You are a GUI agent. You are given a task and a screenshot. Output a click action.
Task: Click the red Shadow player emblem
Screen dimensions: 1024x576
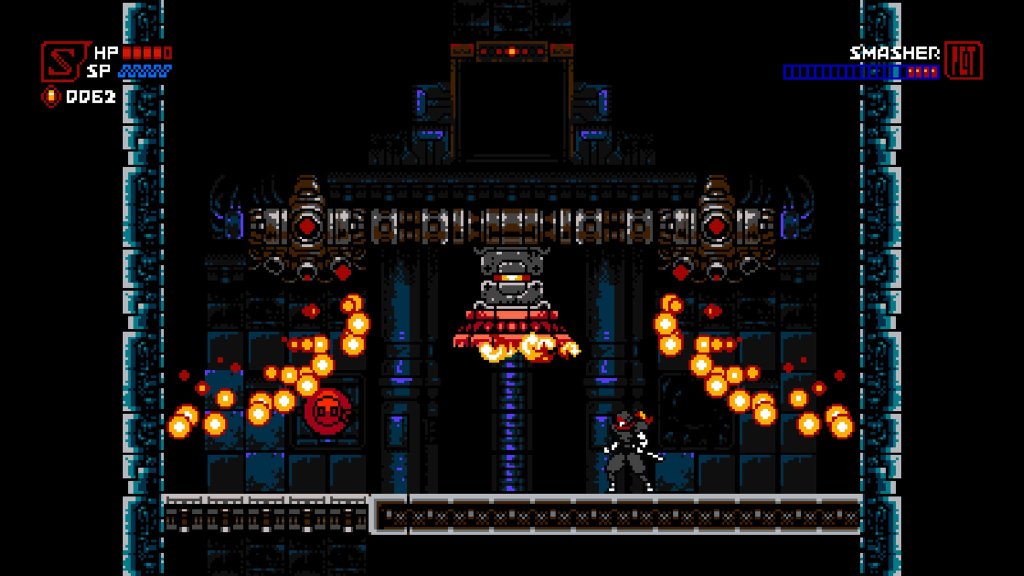pos(59,60)
